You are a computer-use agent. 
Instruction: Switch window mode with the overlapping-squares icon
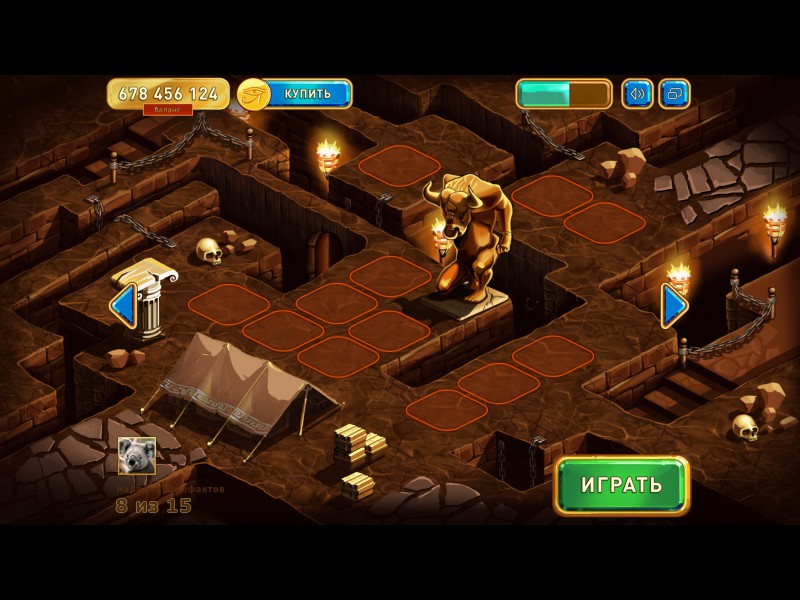click(675, 94)
